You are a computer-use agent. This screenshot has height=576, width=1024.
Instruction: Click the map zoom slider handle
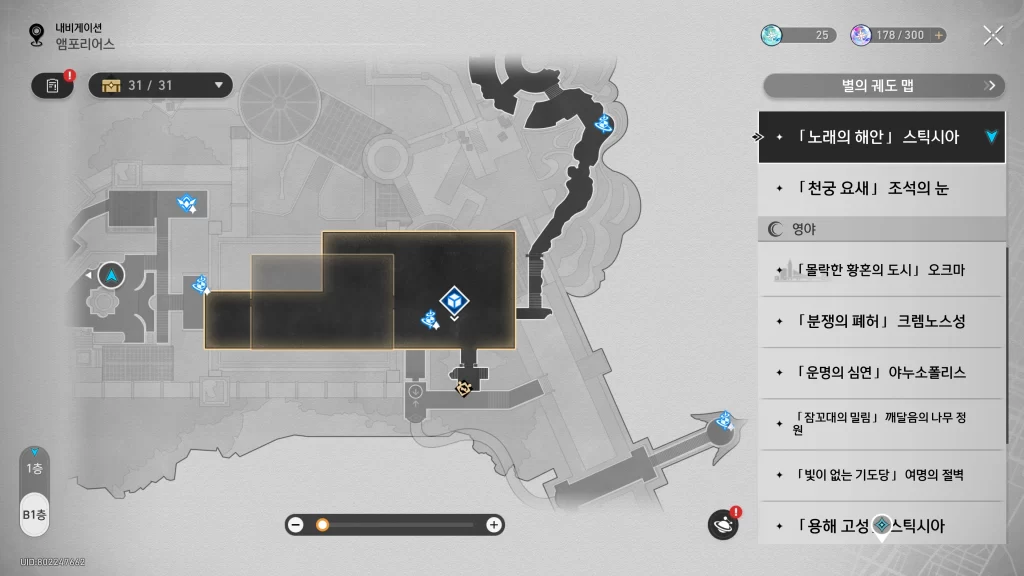(x=322, y=524)
